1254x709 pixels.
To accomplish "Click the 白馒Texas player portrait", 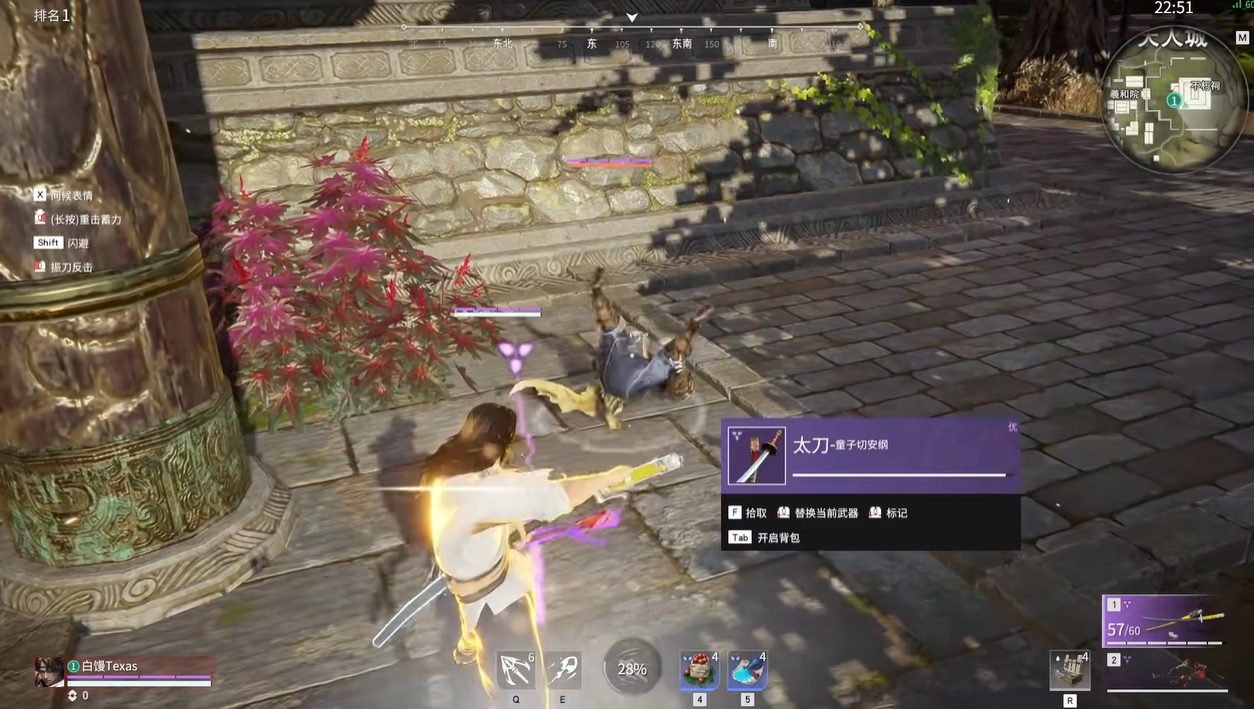I will pyautogui.click(x=48, y=671).
